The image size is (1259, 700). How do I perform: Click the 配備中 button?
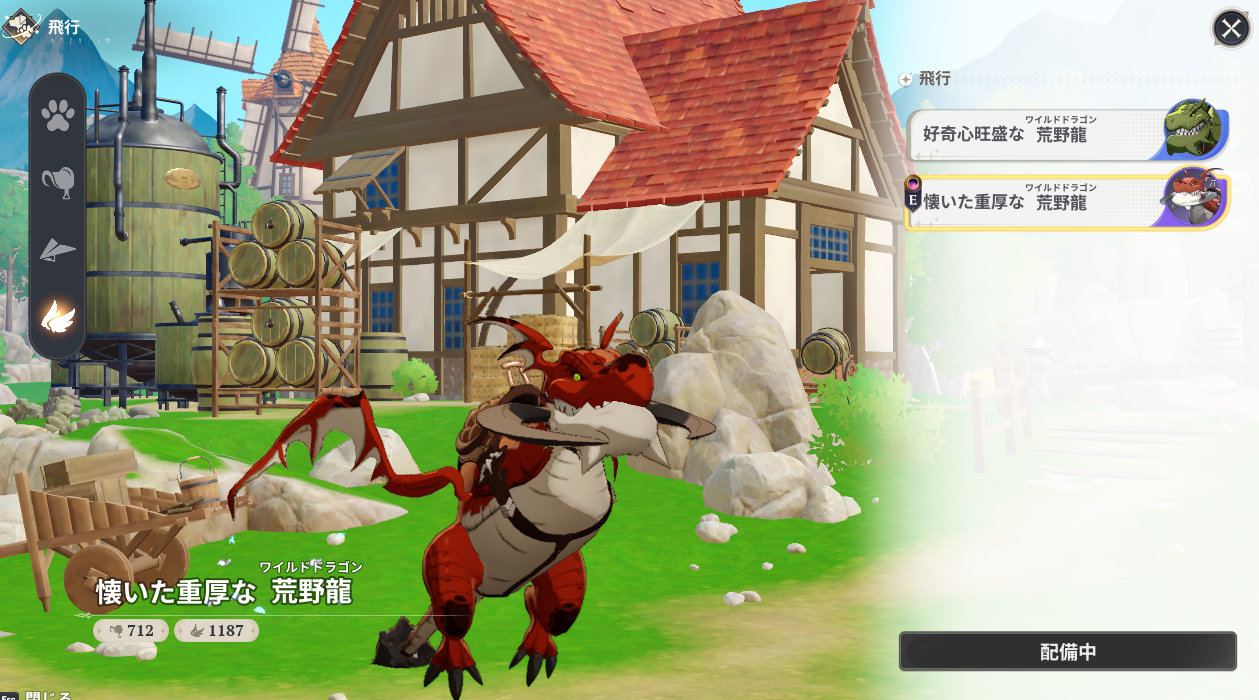[x=1067, y=652]
